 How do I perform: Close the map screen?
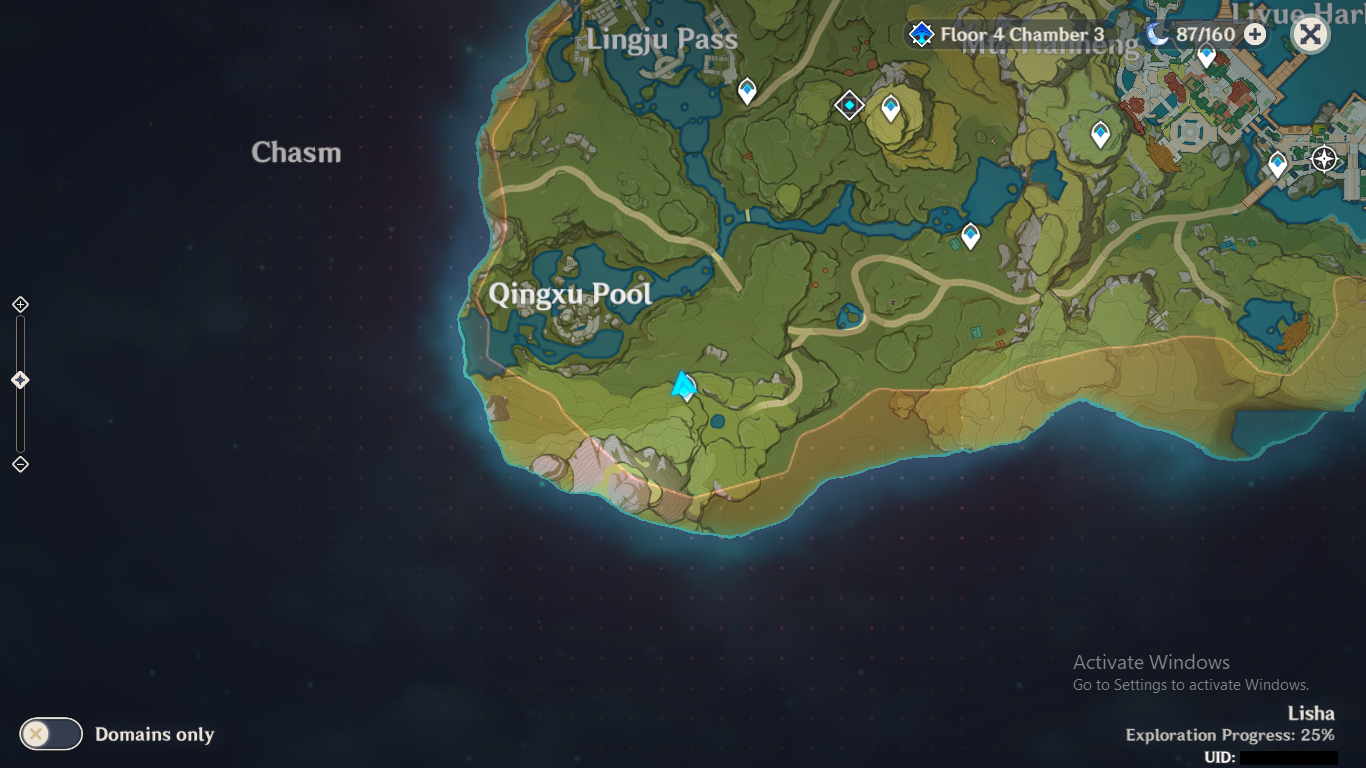1310,35
